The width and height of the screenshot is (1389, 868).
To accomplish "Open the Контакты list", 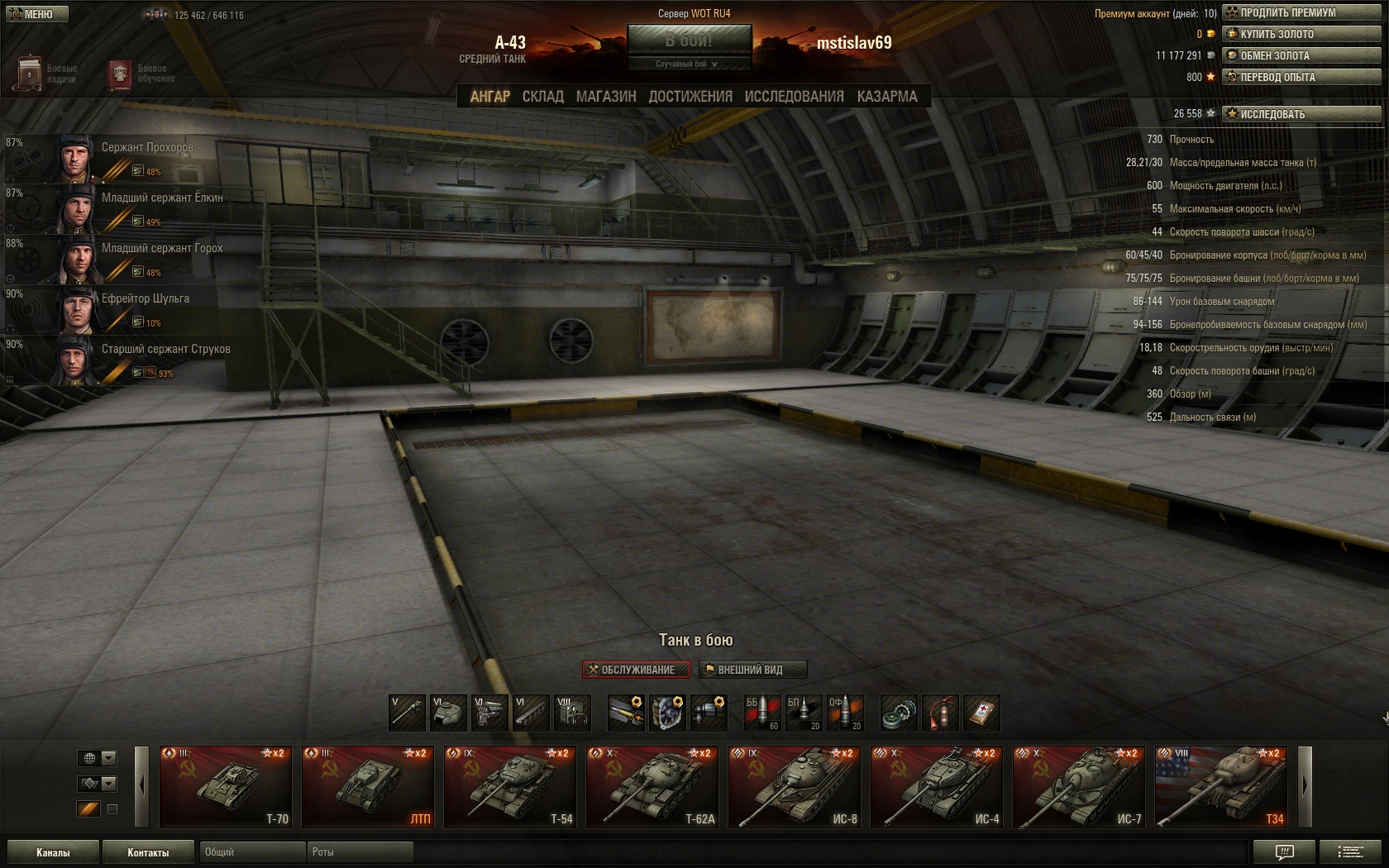I will (x=148, y=852).
